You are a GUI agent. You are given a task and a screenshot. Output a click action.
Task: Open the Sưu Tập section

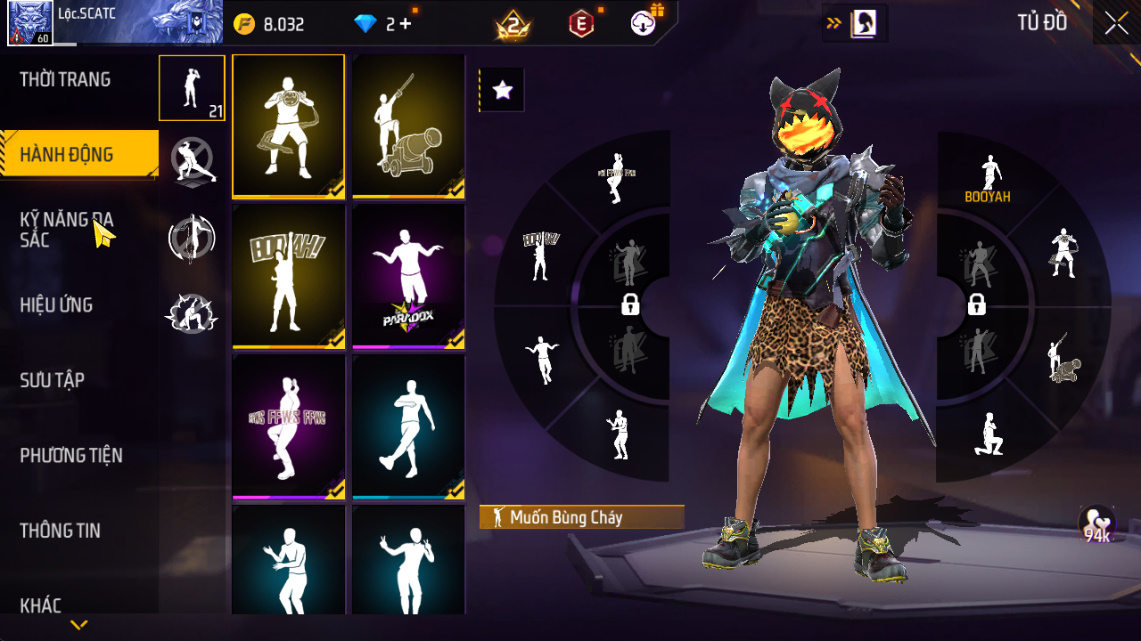52,380
